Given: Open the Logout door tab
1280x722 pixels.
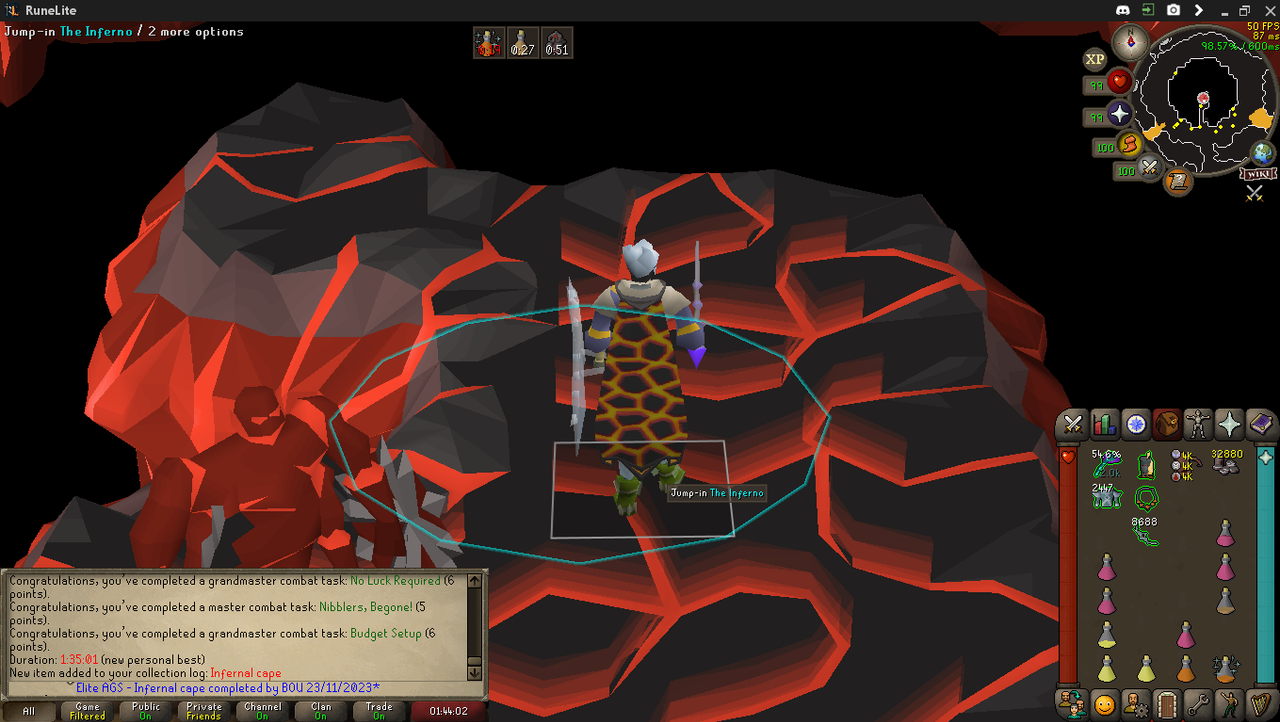Looking at the screenshot, I should click(x=1166, y=704).
